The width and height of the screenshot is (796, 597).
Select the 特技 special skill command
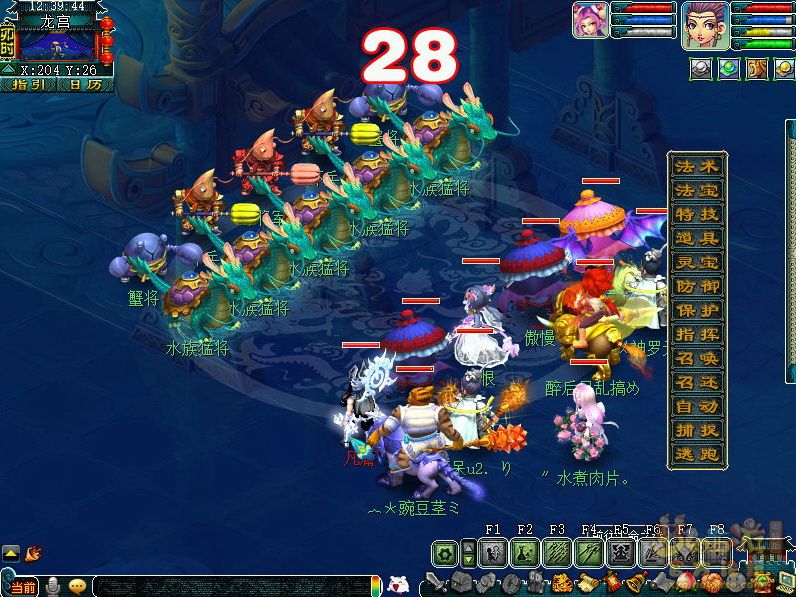coord(696,214)
